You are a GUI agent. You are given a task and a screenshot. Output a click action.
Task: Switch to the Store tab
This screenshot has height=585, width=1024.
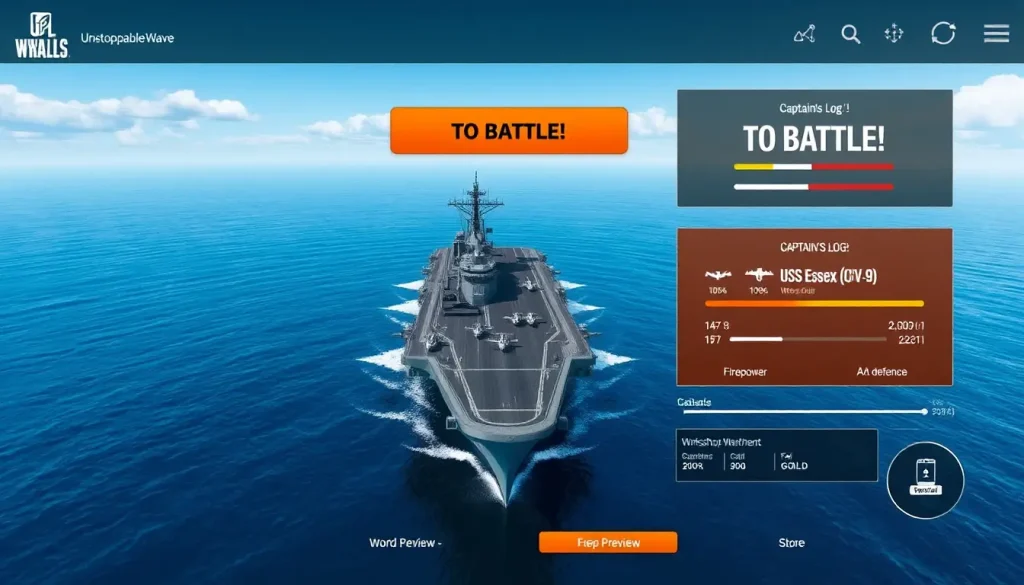tap(791, 543)
